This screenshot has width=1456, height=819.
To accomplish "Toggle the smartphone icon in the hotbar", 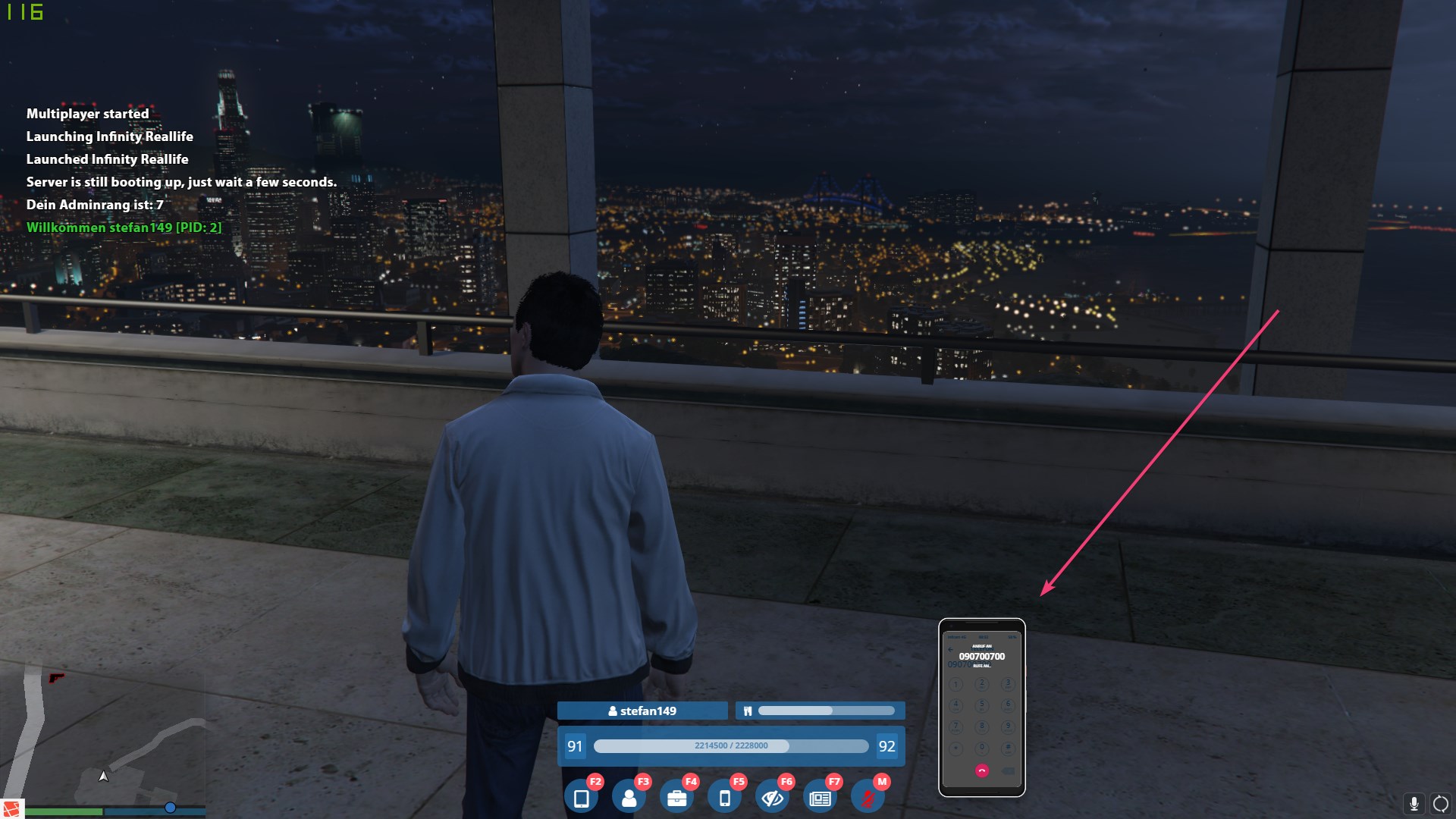I will click(x=725, y=799).
